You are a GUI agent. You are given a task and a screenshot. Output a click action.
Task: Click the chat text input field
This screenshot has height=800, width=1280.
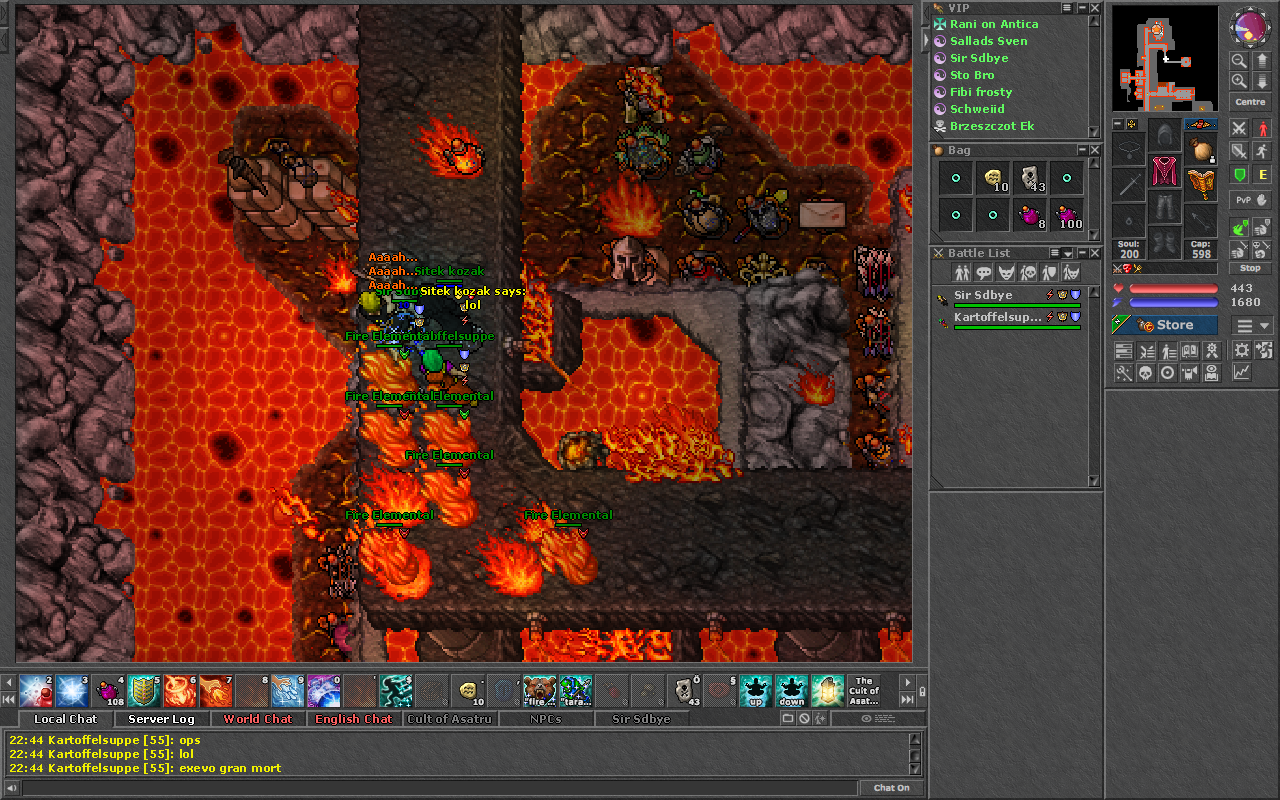click(x=430, y=788)
